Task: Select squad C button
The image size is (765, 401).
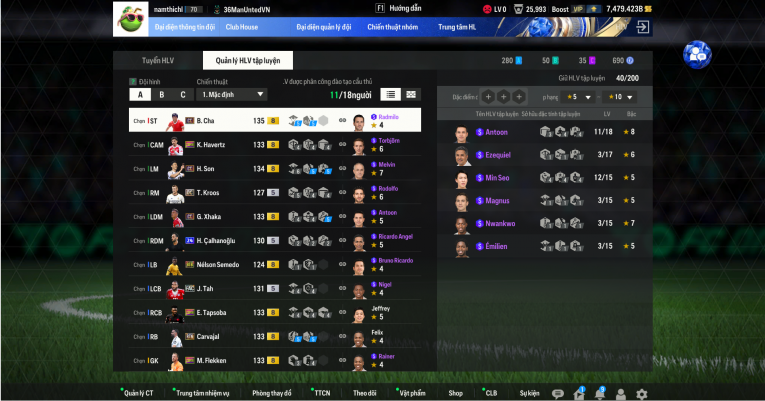Action: 182,95
